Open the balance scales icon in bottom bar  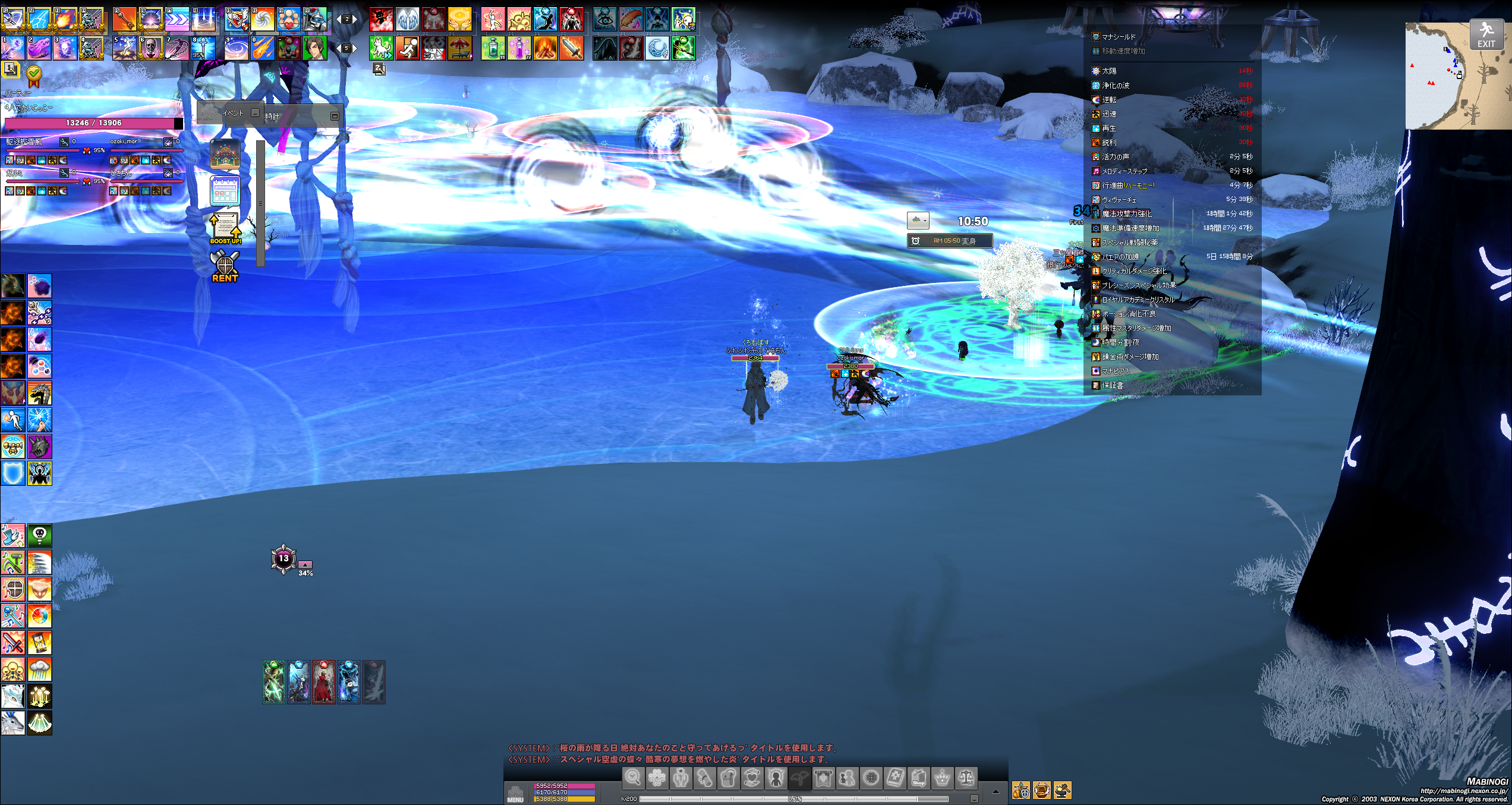point(966,778)
